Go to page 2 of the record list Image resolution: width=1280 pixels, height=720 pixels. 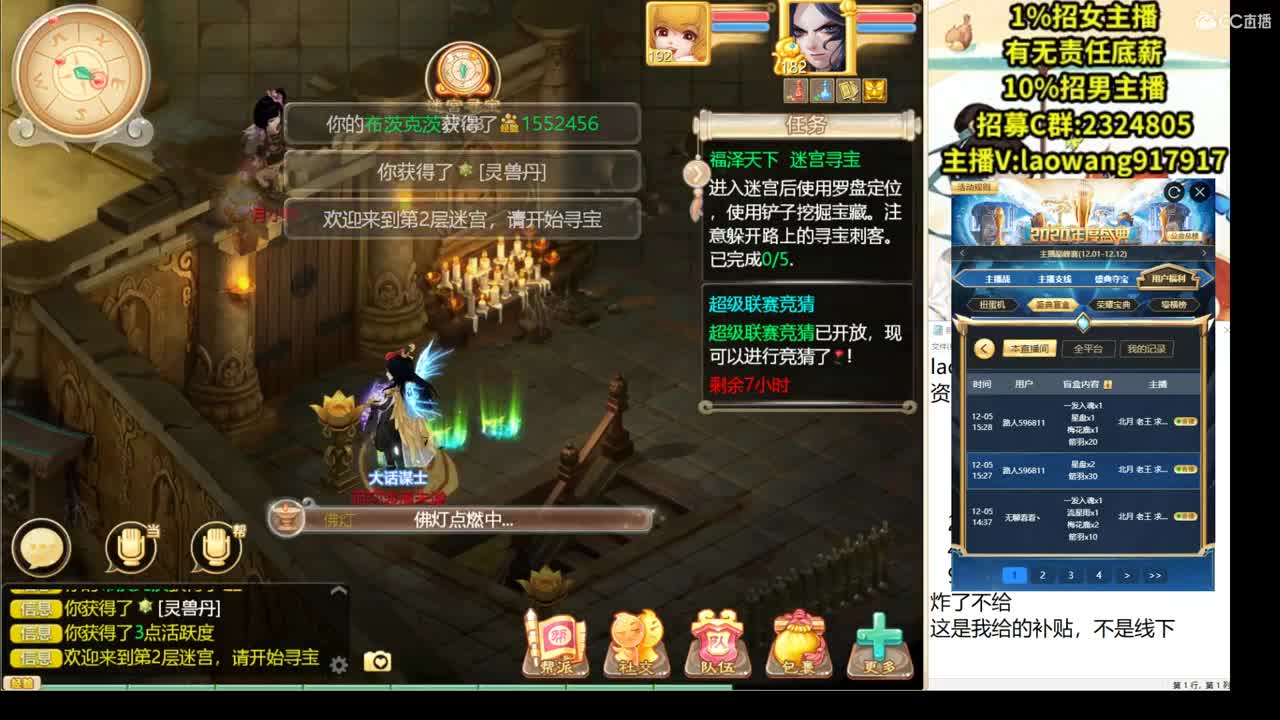[x=1042, y=574]
